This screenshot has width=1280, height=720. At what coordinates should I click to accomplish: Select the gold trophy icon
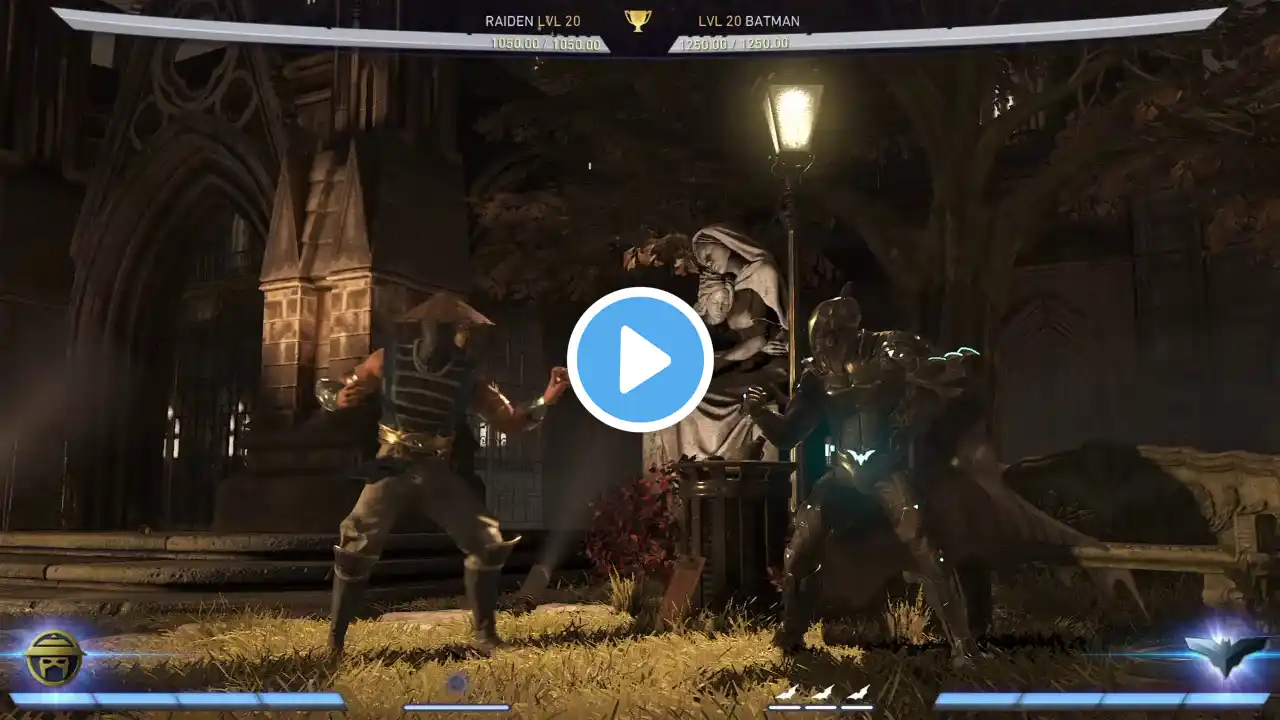[638, 20]
